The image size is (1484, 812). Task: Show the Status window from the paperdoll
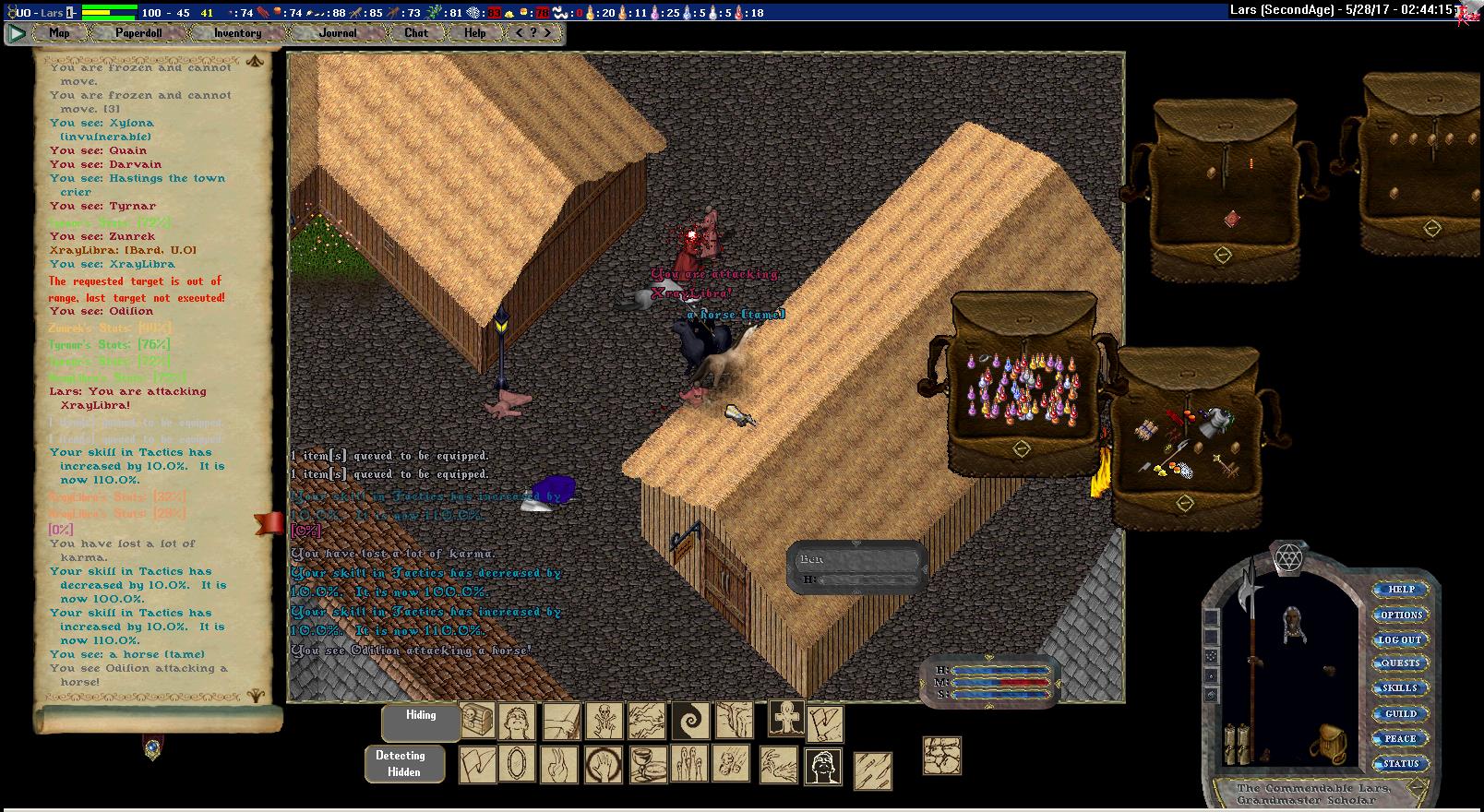(x=1400, y=763)
